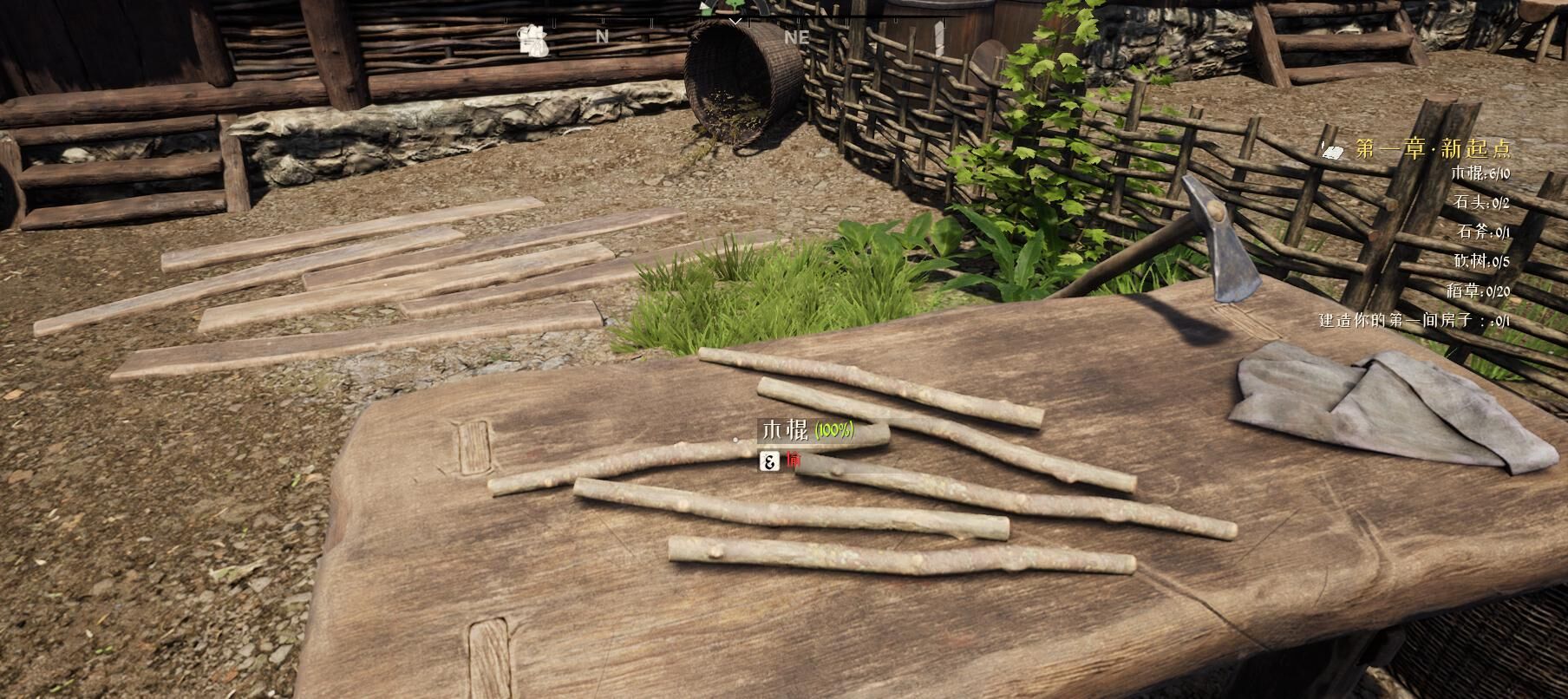Click the journal icon beside the chapter title

(1333, 150)
